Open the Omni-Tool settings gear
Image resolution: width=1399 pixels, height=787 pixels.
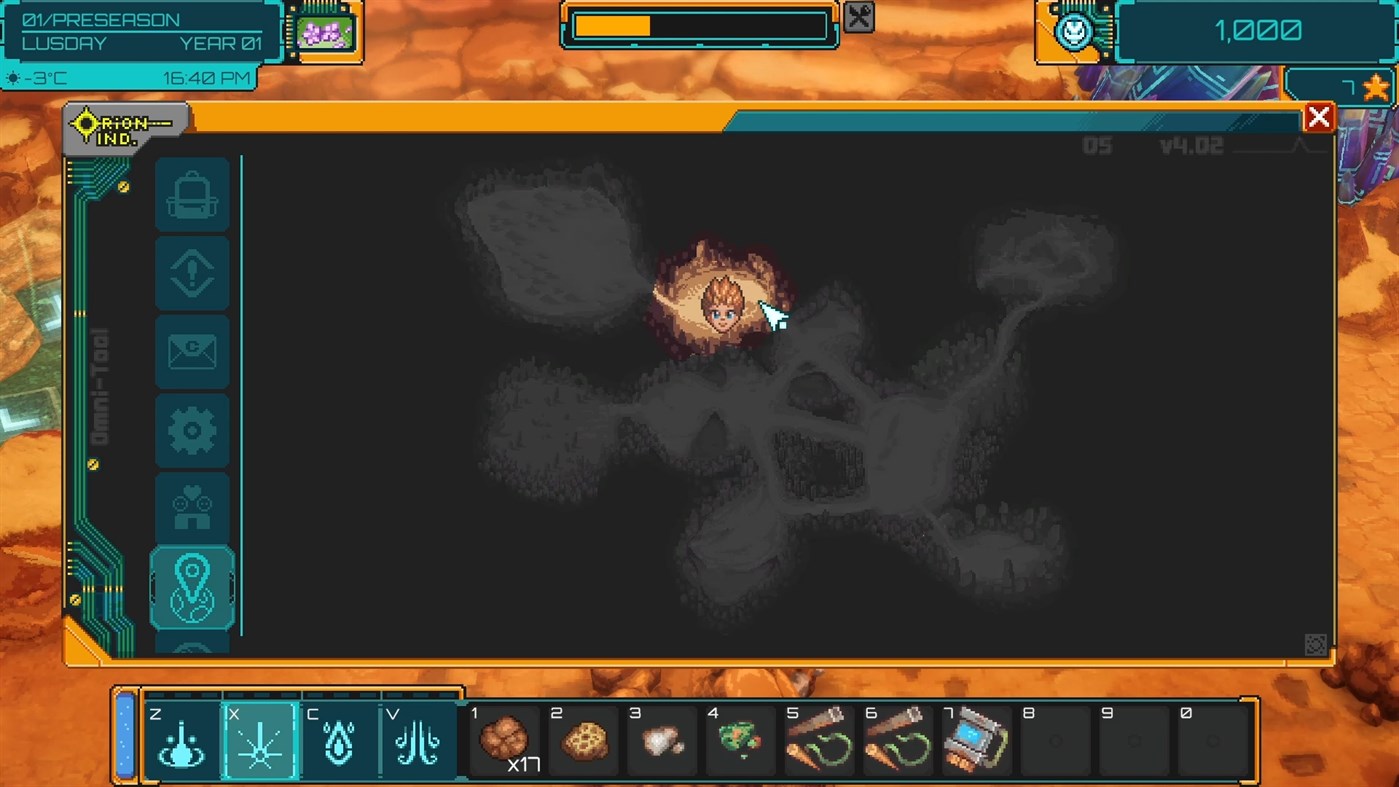click(x=192, y=430)
